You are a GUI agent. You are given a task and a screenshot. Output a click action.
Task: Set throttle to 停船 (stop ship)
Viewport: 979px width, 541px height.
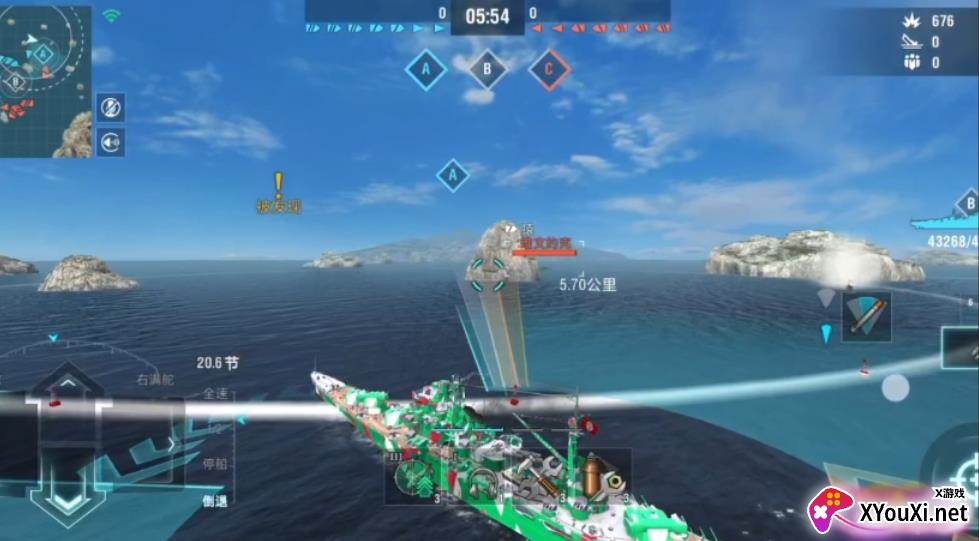coord(215,464)
